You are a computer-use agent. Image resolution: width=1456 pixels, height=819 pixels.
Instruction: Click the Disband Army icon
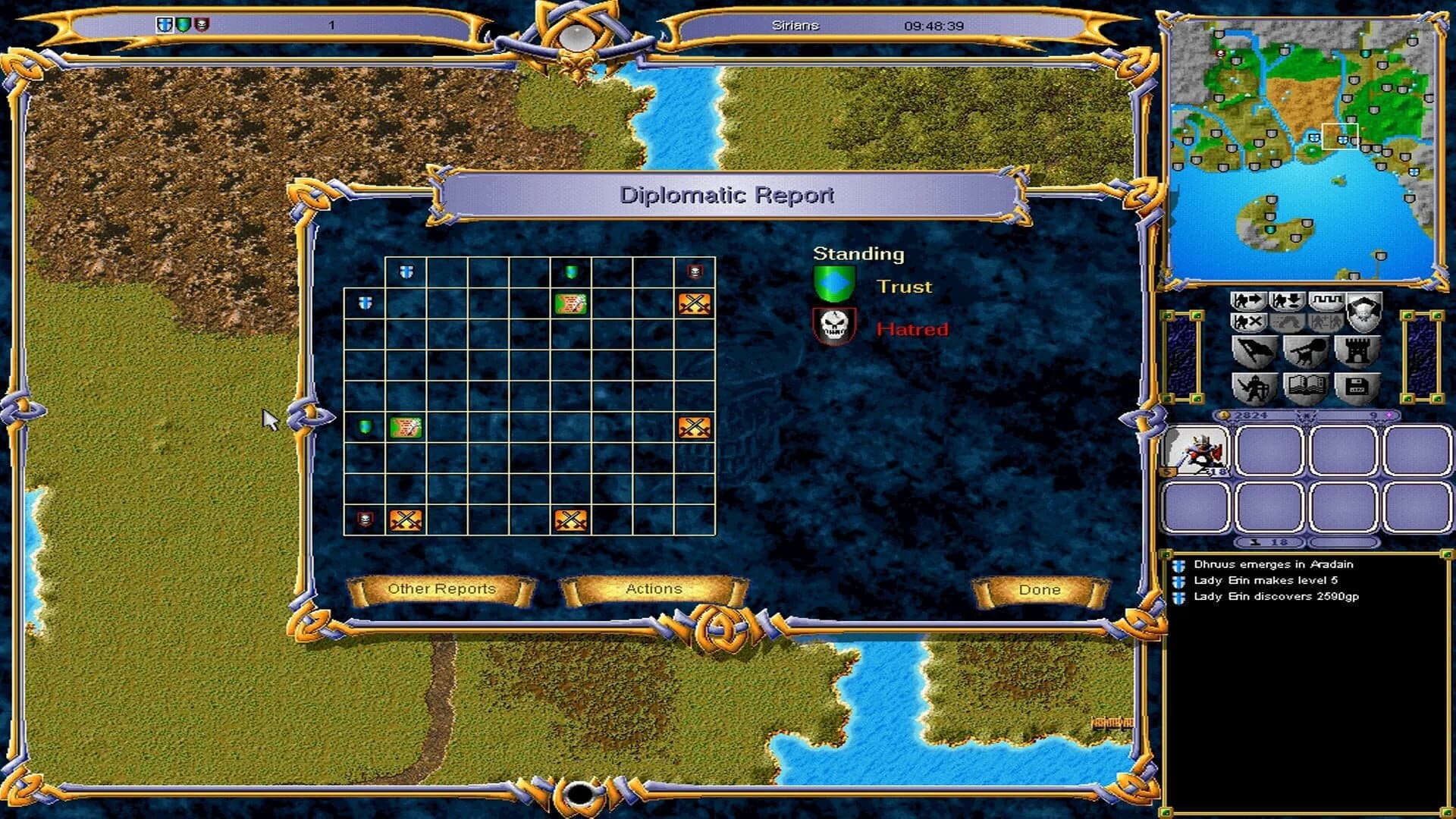click(x=1249, y=322)
